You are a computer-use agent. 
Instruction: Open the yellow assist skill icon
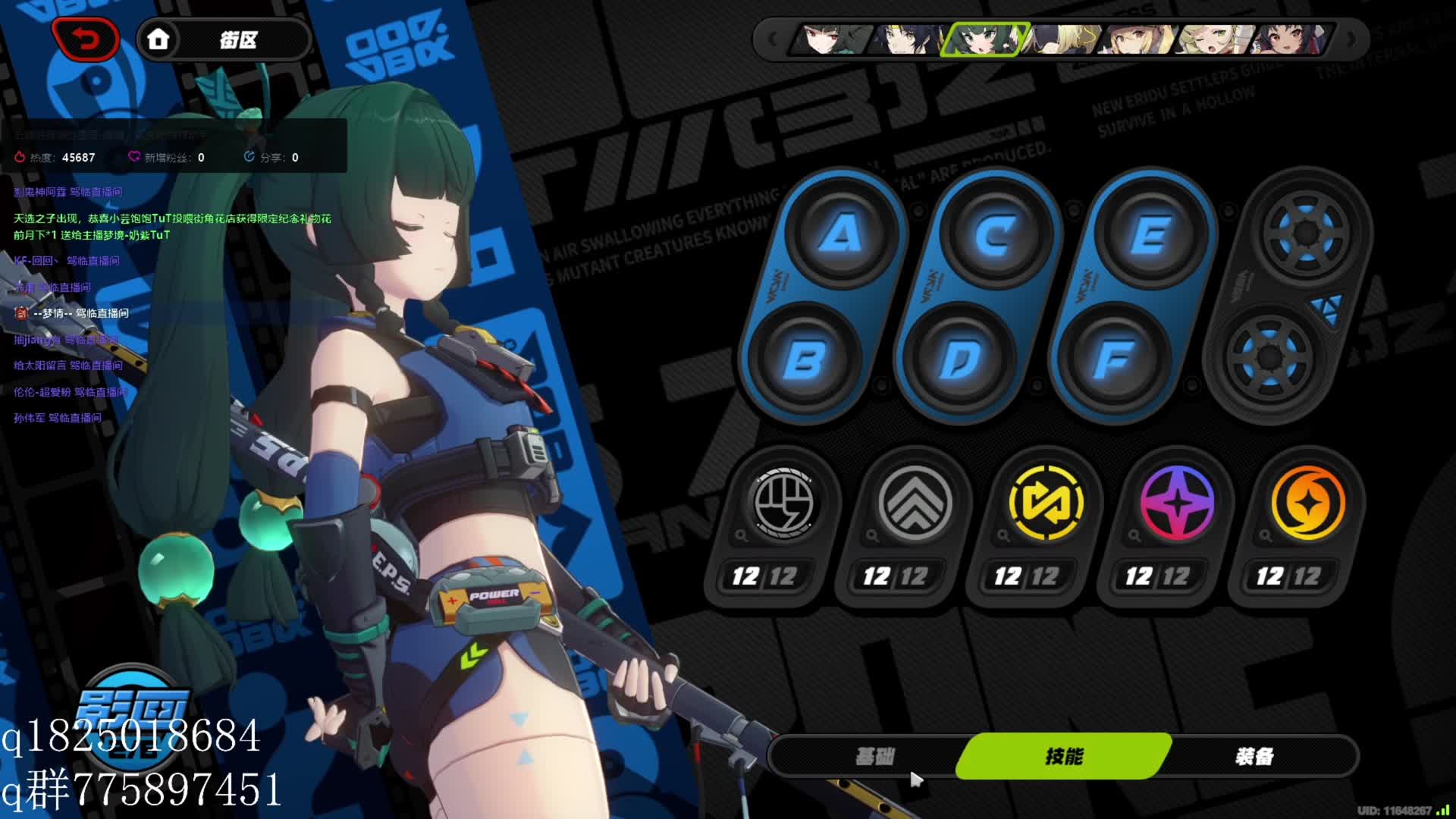[x=1046, y=503]
